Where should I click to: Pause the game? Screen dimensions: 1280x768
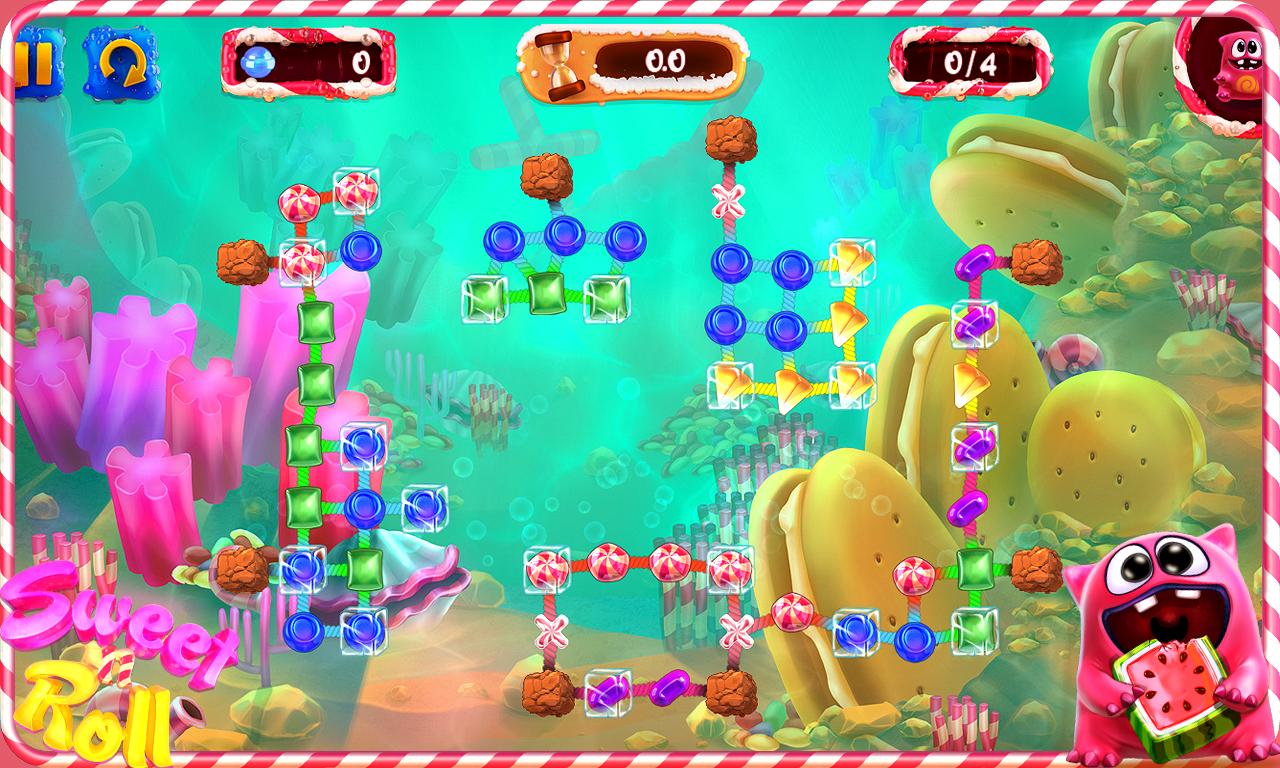tap(34, 61)
